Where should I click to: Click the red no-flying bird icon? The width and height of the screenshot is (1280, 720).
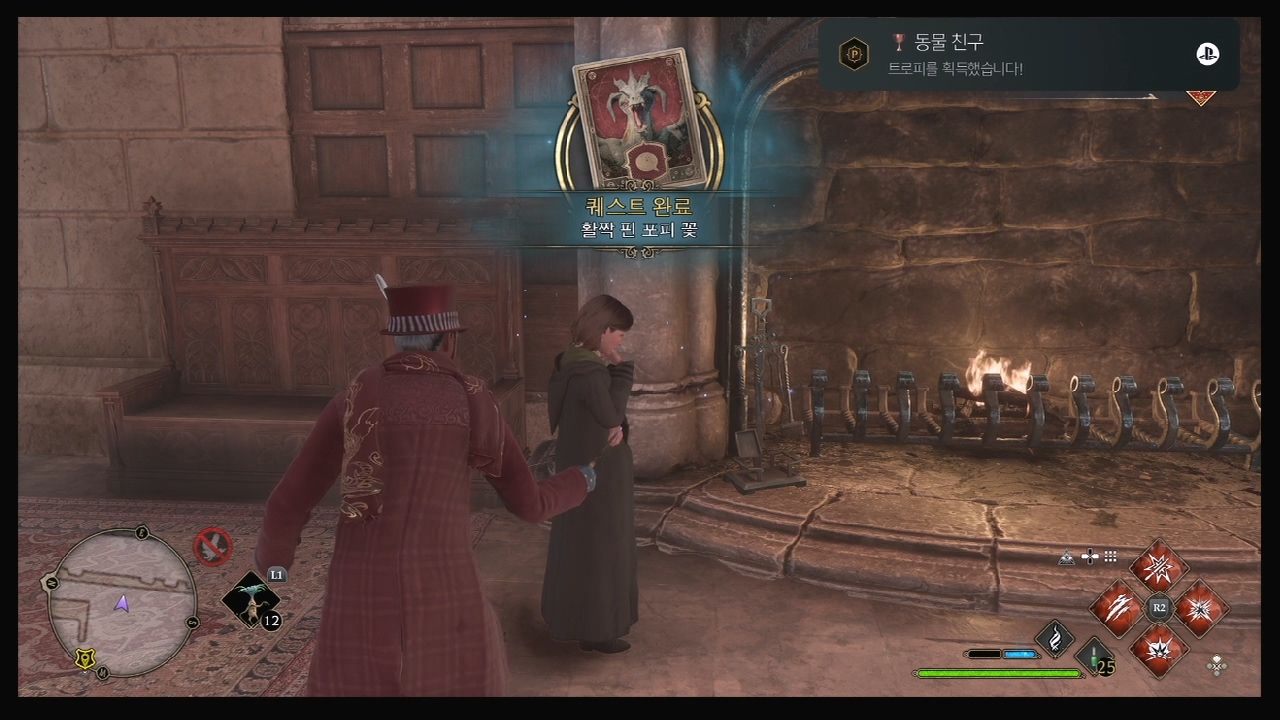212,546
